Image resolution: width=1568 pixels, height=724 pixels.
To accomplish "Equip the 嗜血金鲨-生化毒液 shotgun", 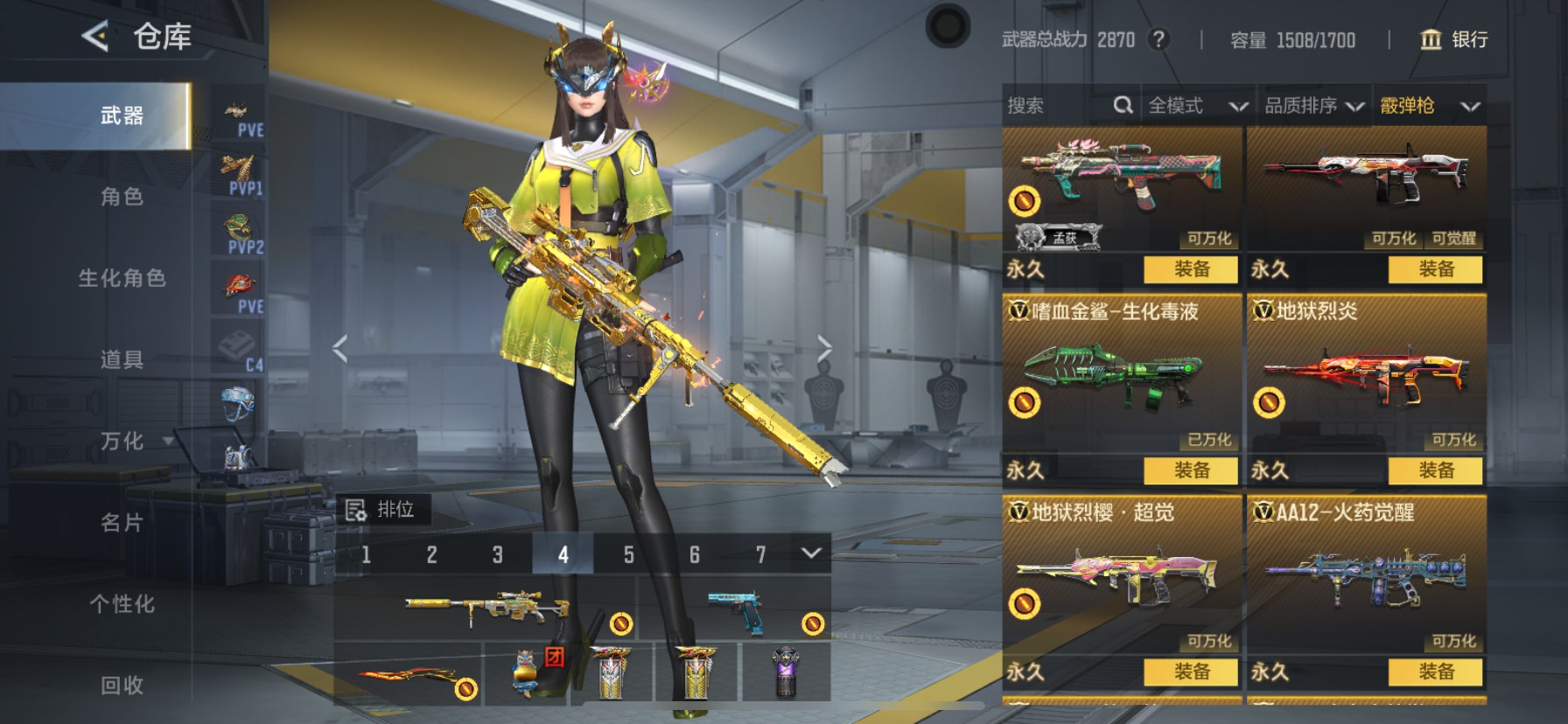I will pos(1191,470).
